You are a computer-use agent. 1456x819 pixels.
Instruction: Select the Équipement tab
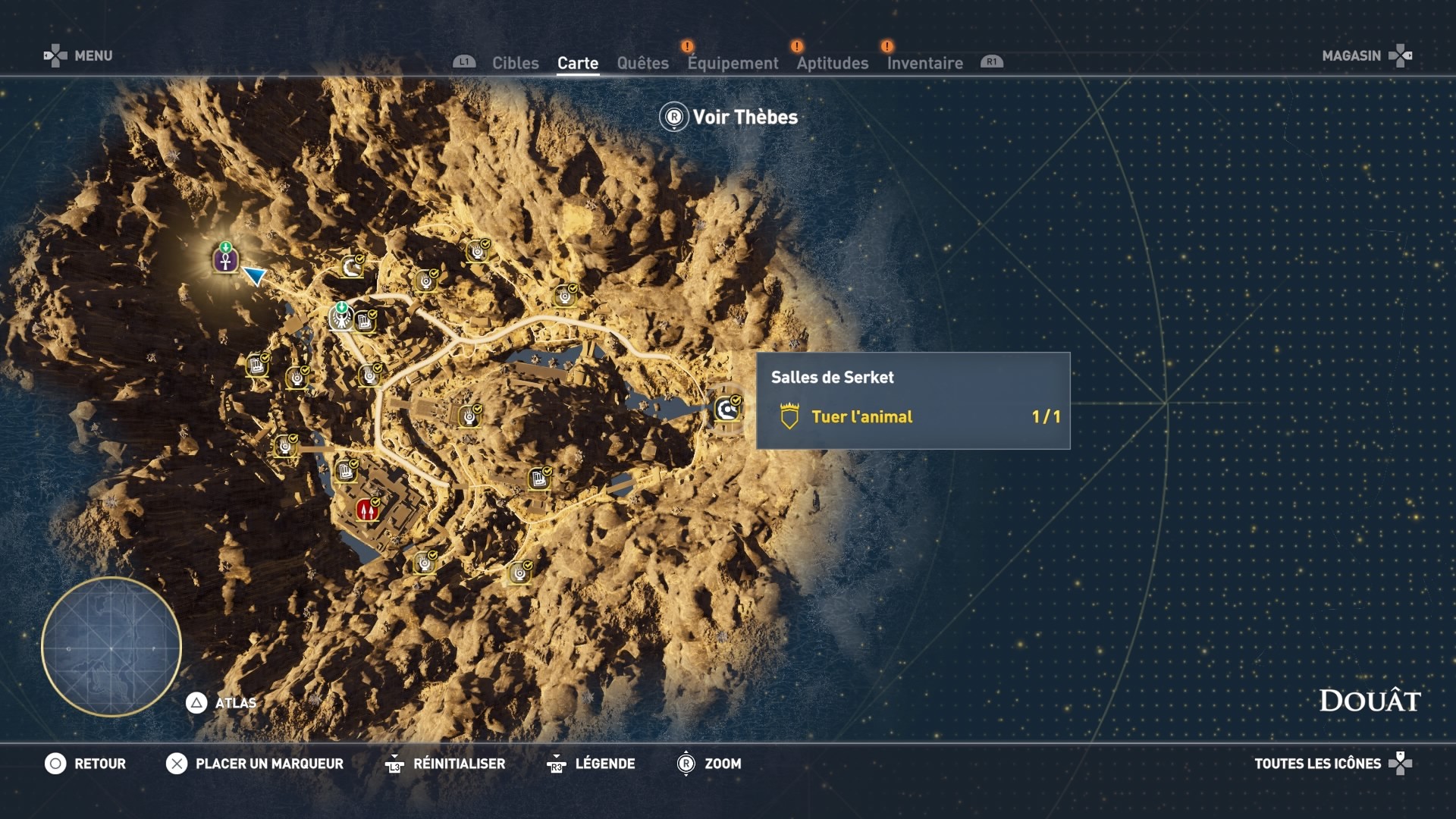[x=733, y=63]
